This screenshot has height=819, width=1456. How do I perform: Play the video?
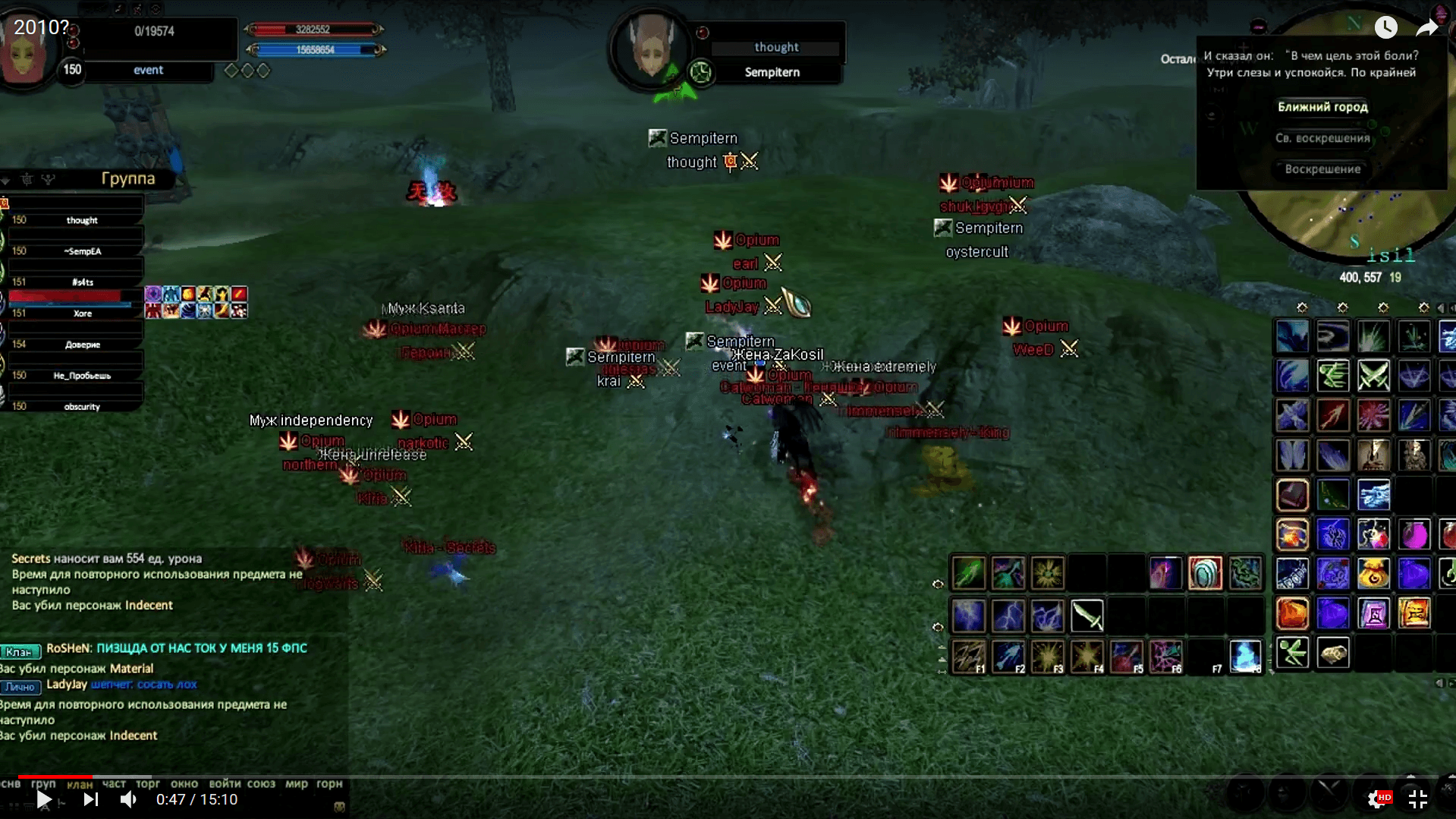tap(44, 799)
